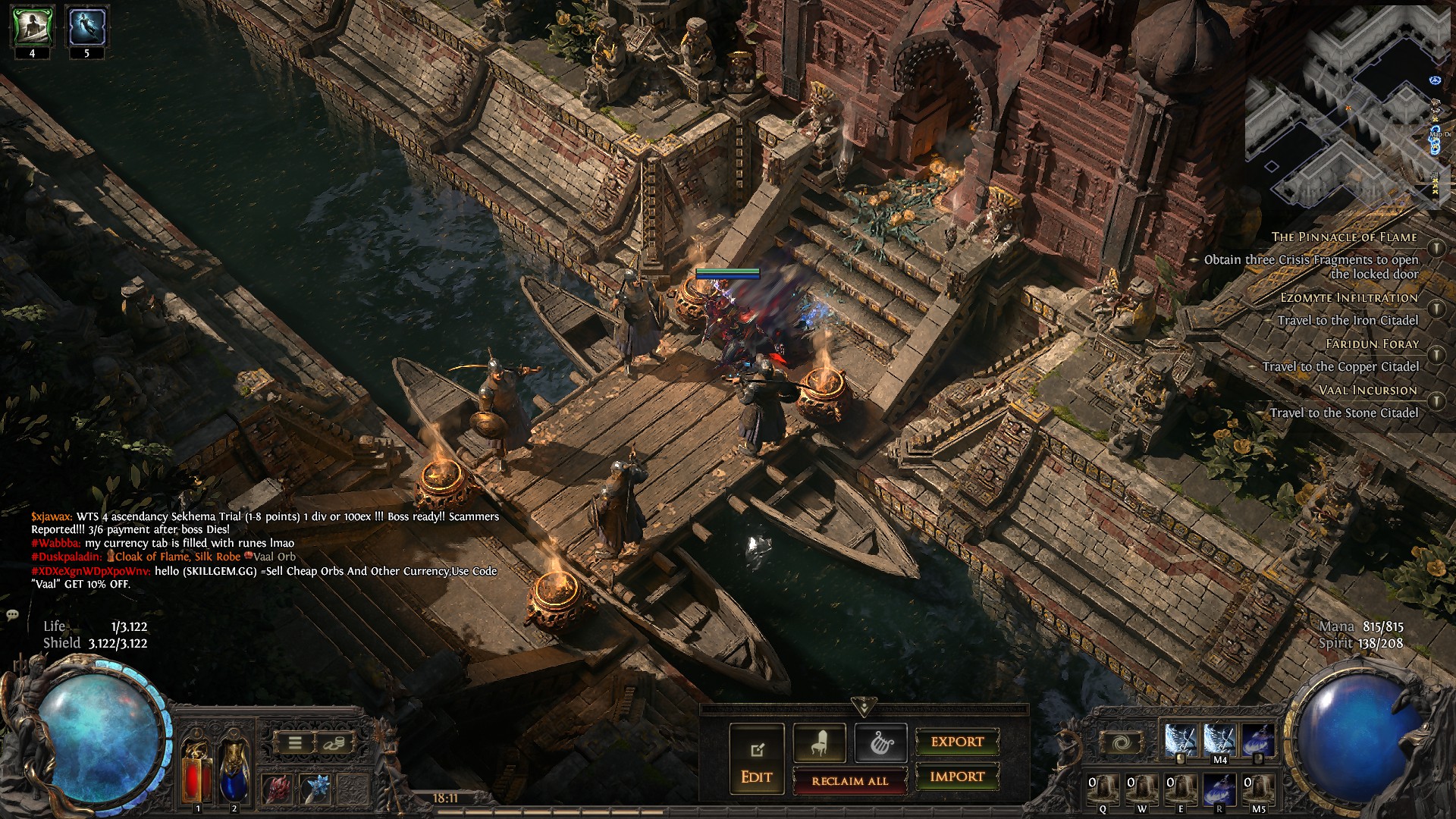Open the menu button with three lines
Image resolution: width=1456 pixels, height=819 pixels.
coord(295,743)
